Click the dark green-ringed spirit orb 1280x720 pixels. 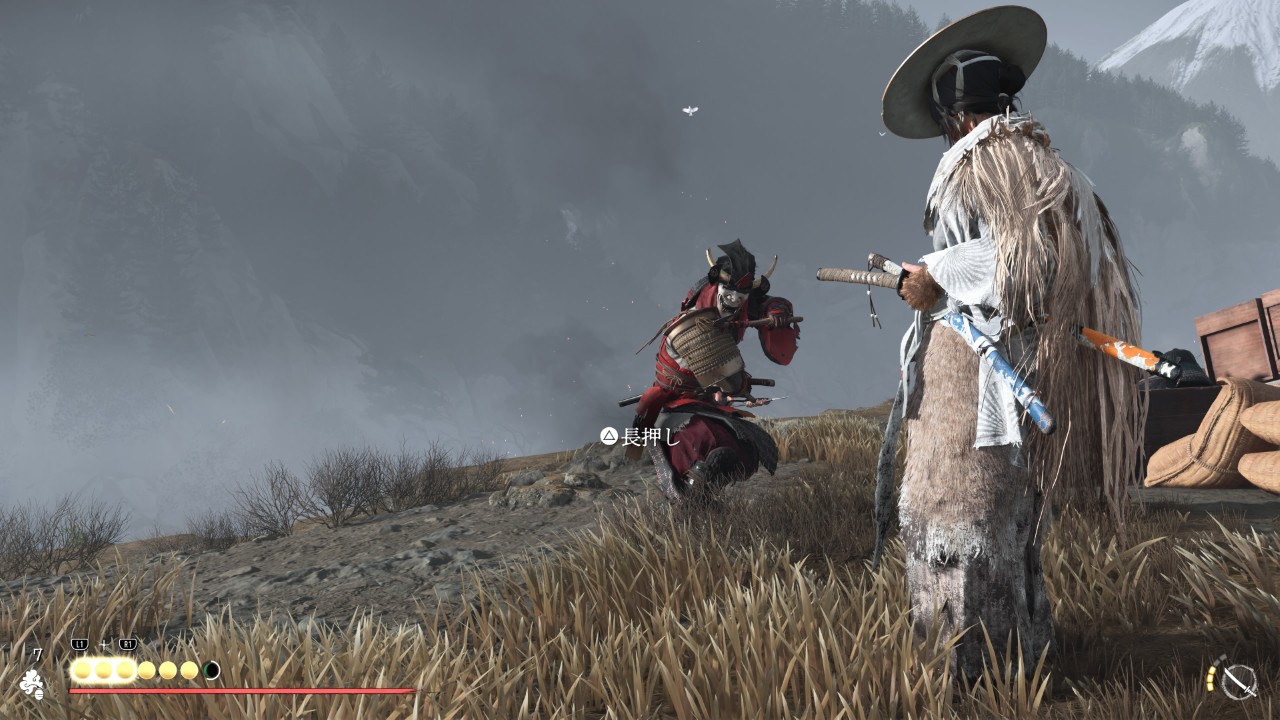coord(211,670)
